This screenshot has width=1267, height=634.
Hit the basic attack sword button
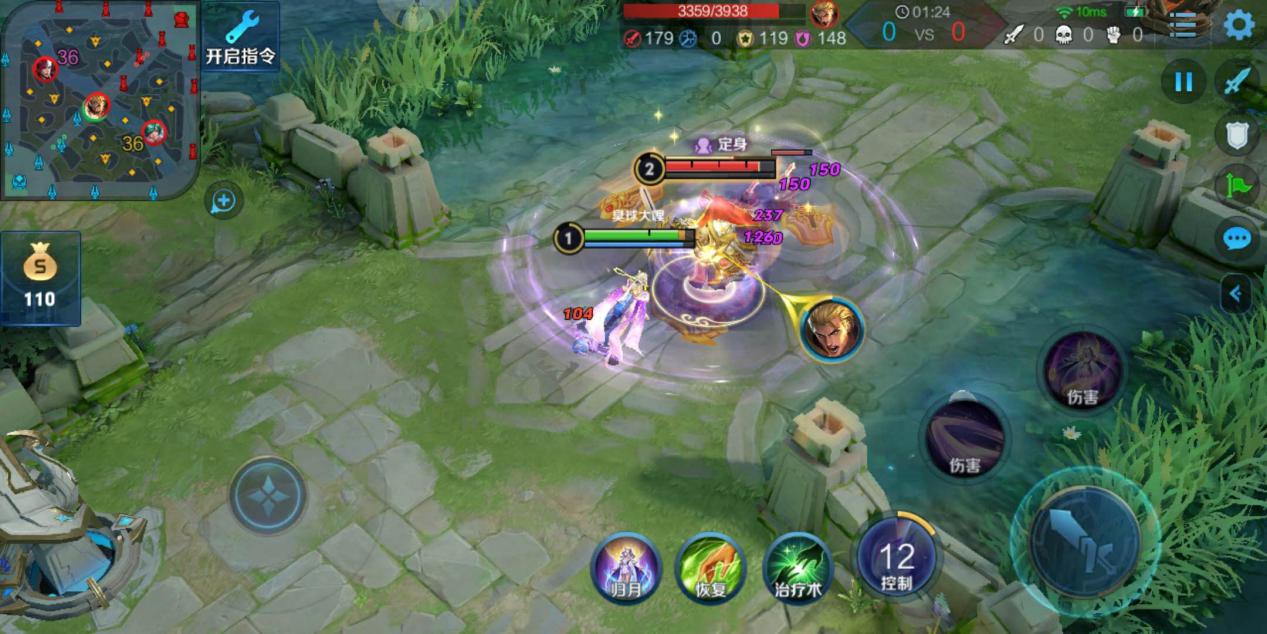1085,541
